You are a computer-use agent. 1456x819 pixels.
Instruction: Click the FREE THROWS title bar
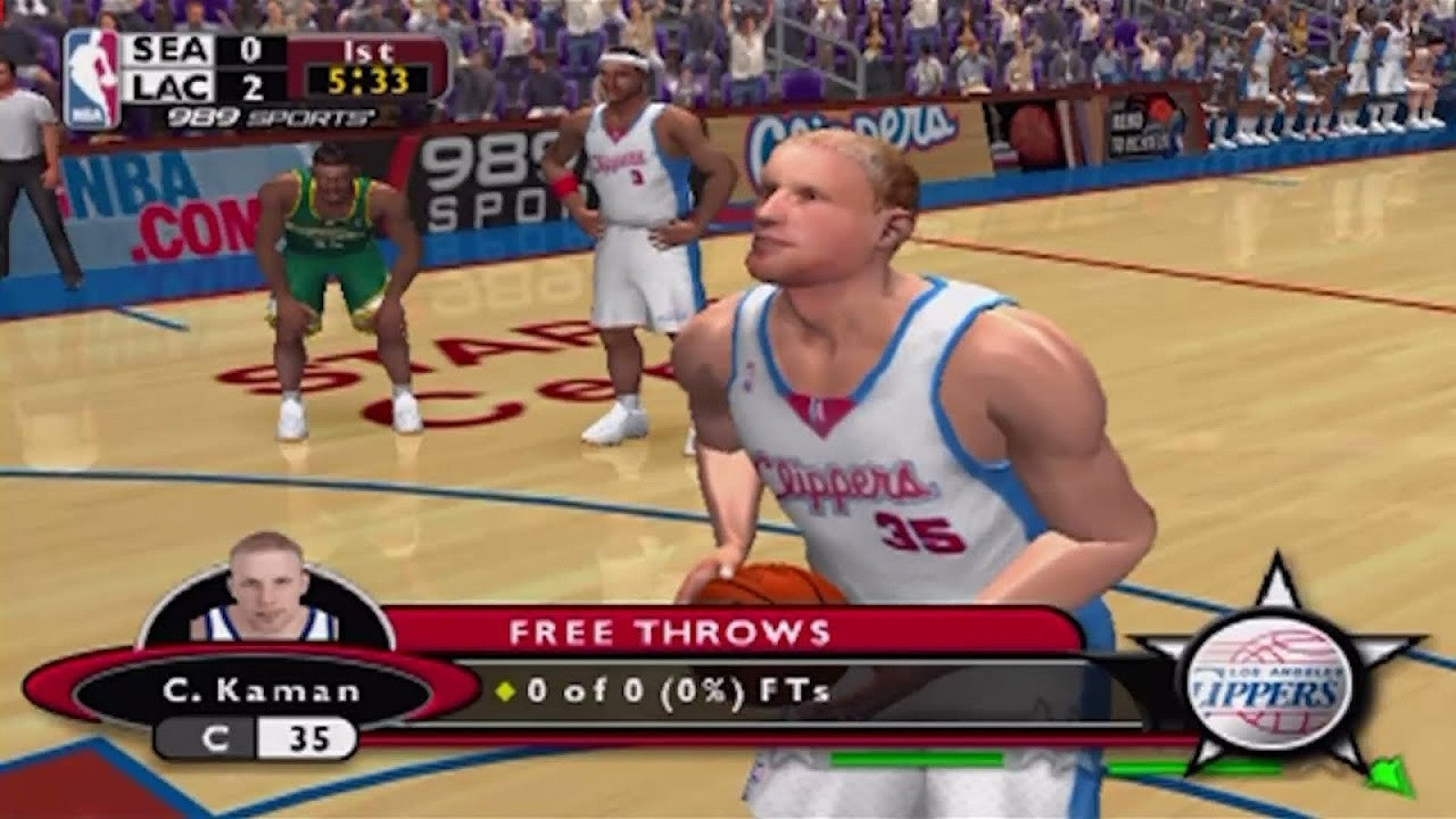[x=670, y=628]
